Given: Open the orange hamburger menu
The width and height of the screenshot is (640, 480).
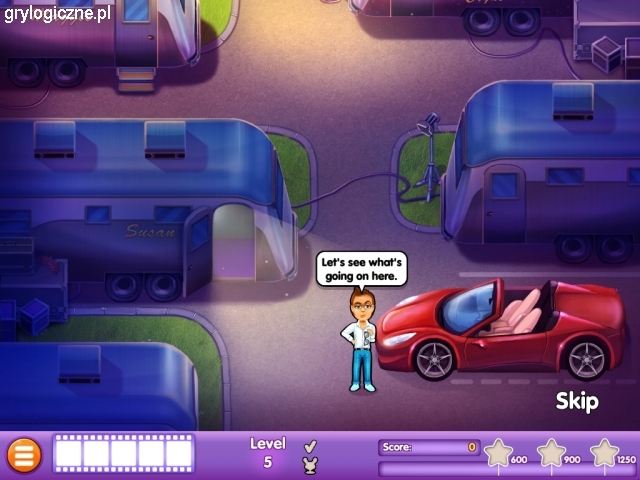Looking at the screenshot, I should click(24, 455).
